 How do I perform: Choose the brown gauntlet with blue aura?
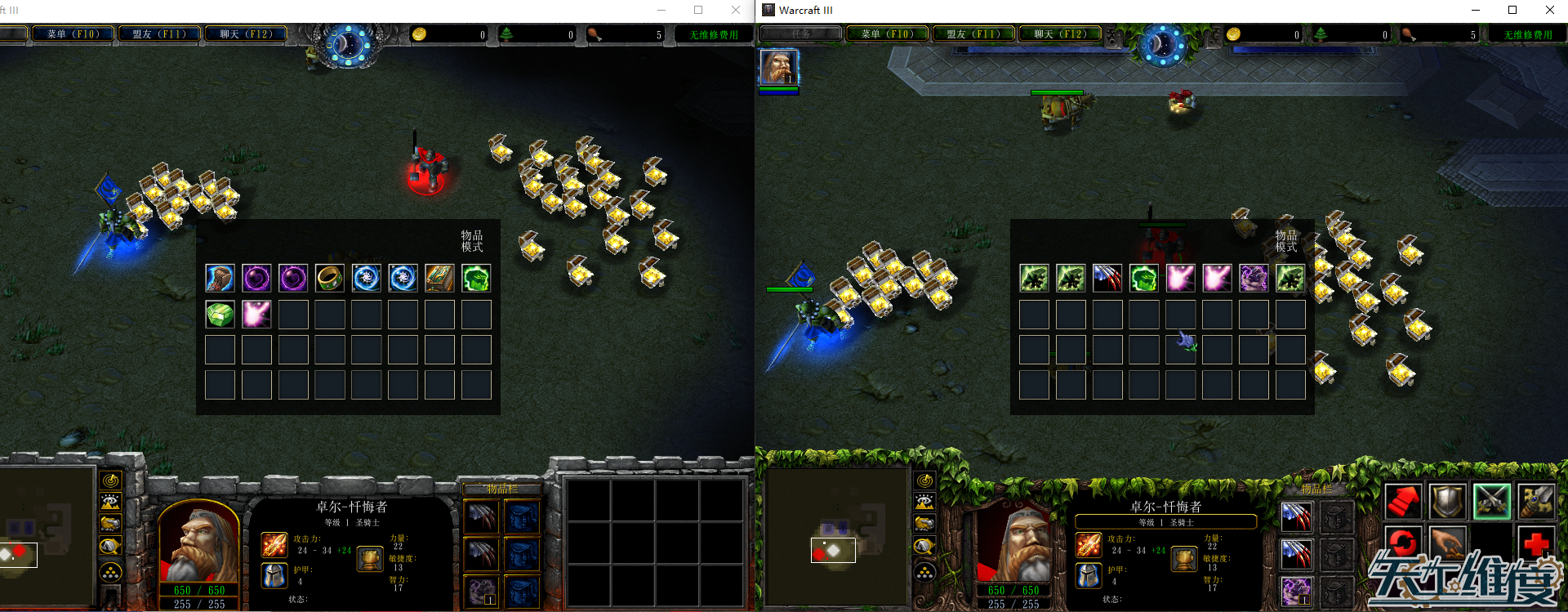(x=220, y=279)
